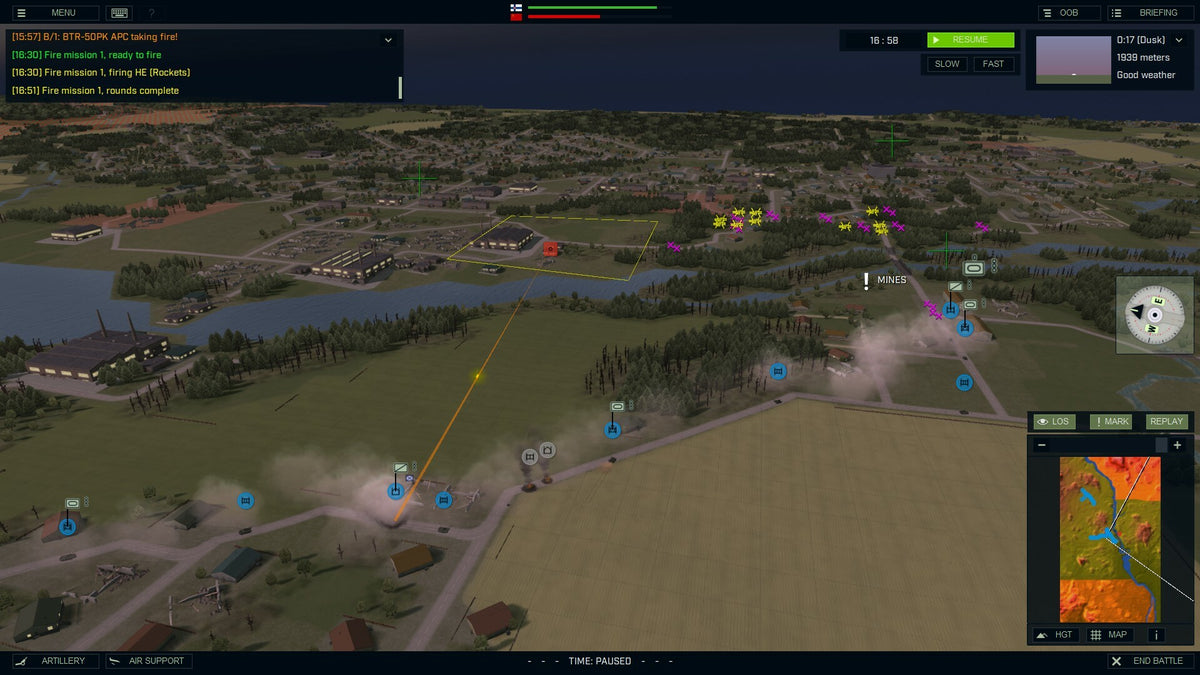The height and width of the screenshot is (675, 1200).
Task: Open the mission BRIEFING
Action: click(1149, 13)
